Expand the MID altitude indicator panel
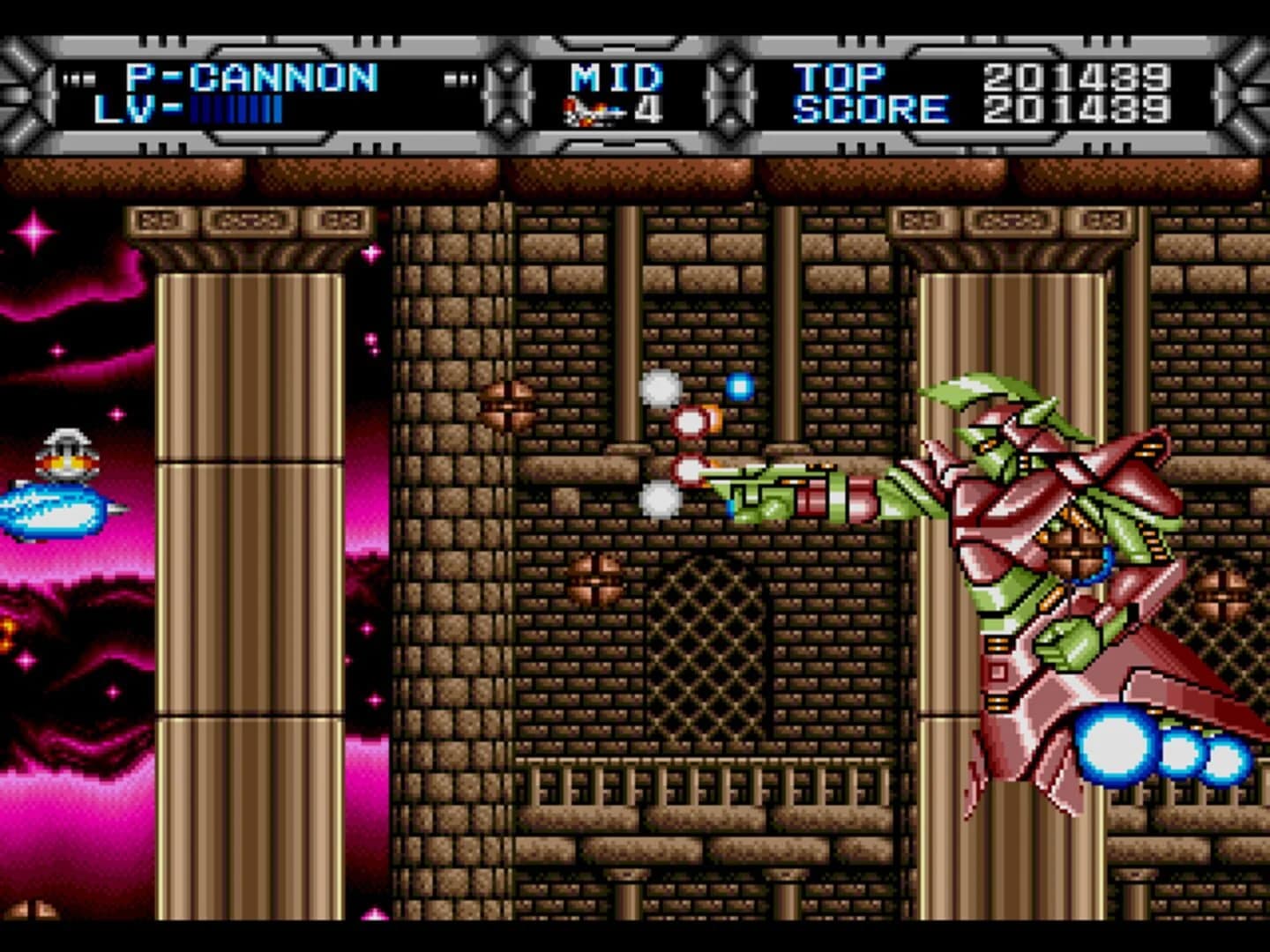The width and height of the screenshot is (1270, 952). pyautogui.click(x=615, y=78)
